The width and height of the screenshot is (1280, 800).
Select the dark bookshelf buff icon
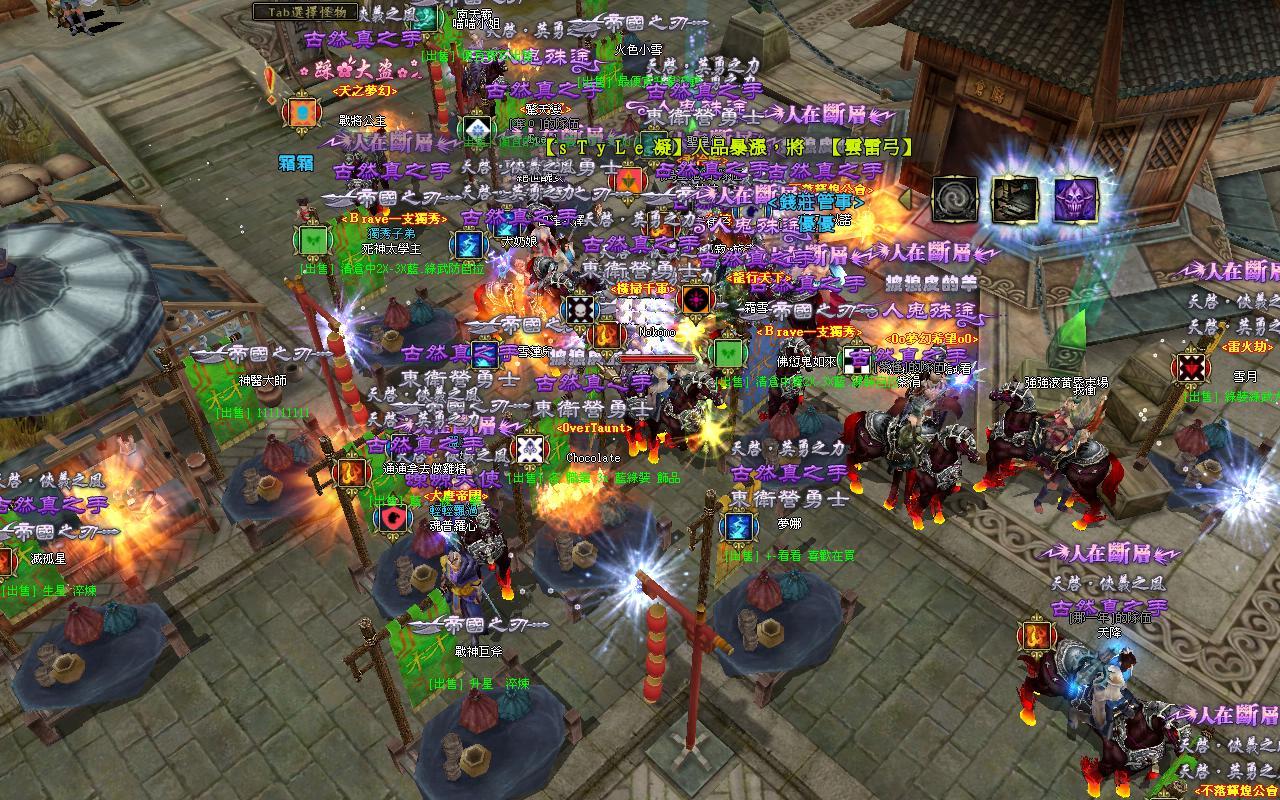pyautogui.click(x=1015, y=200)
